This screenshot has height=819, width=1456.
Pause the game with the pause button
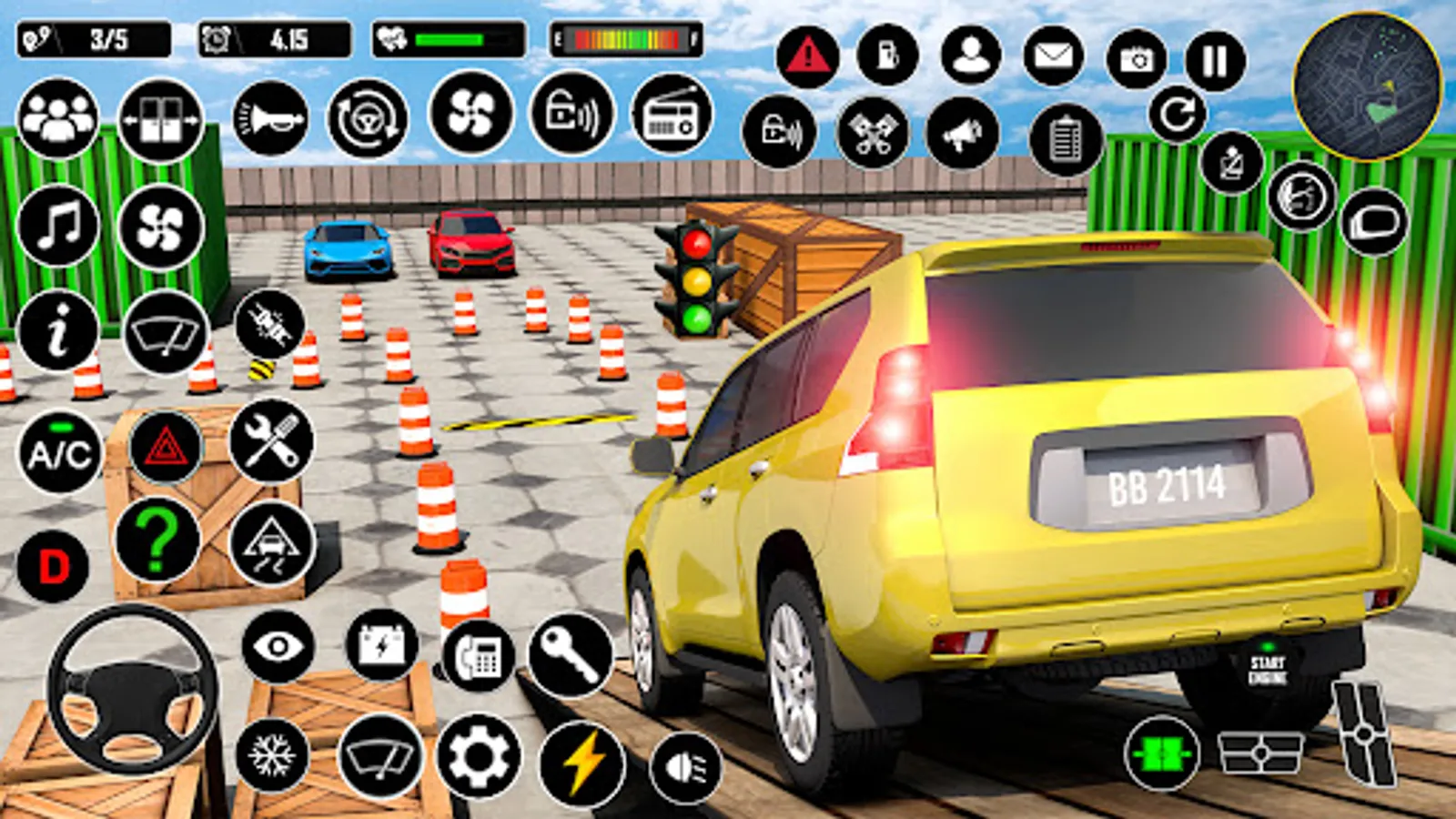pos(1215,62)
